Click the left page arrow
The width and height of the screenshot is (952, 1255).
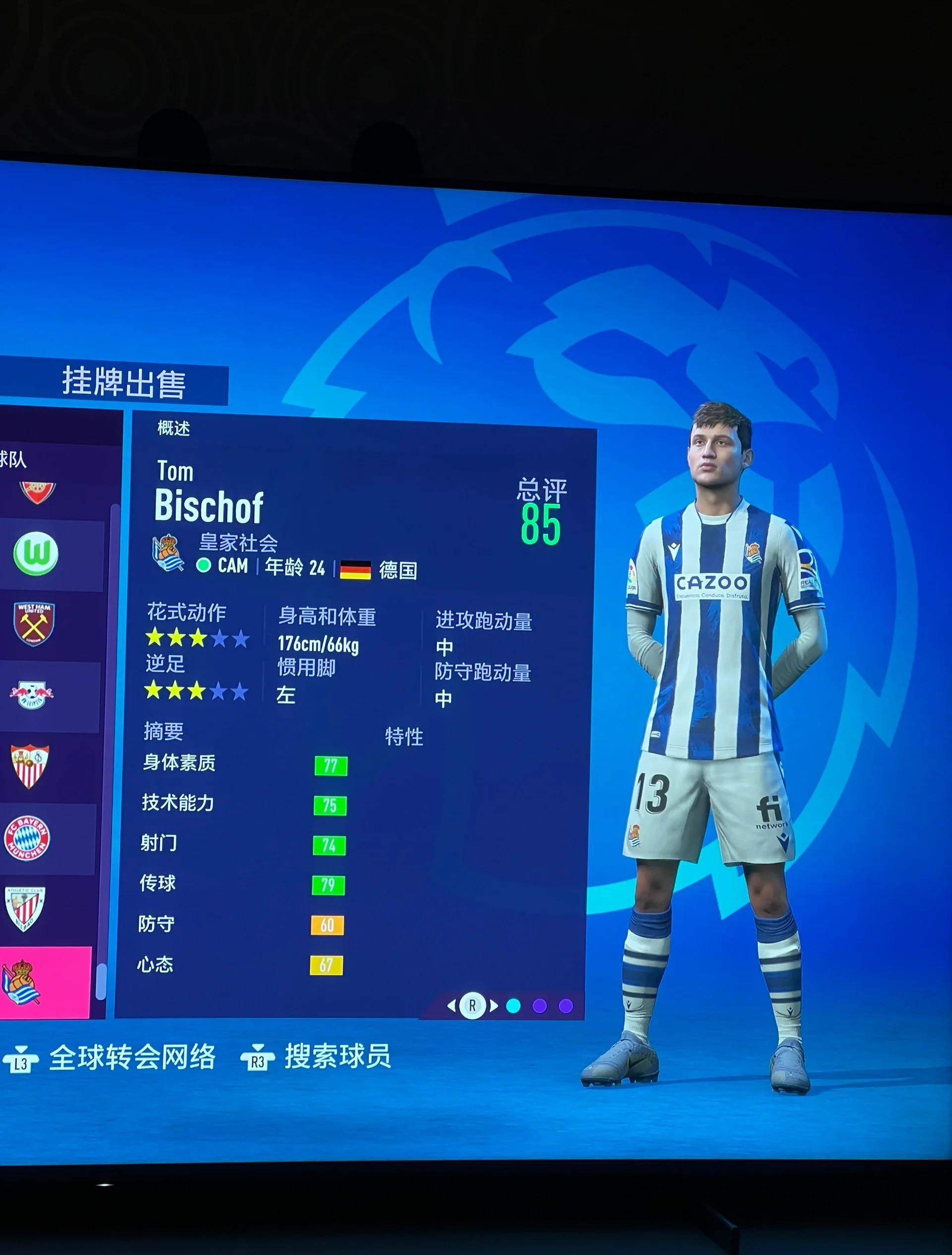point(451,1006)
